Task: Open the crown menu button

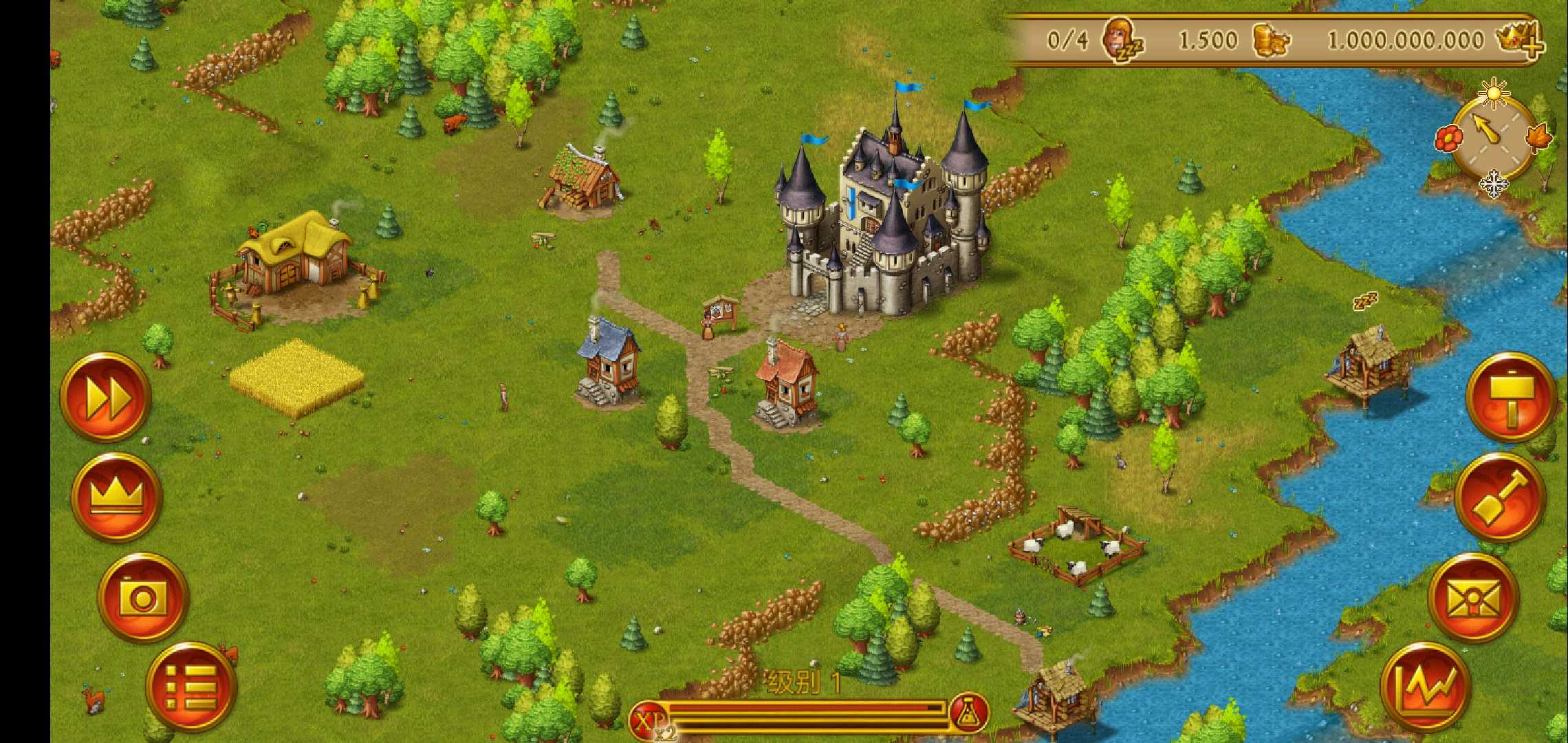Action: pos(117,497)
